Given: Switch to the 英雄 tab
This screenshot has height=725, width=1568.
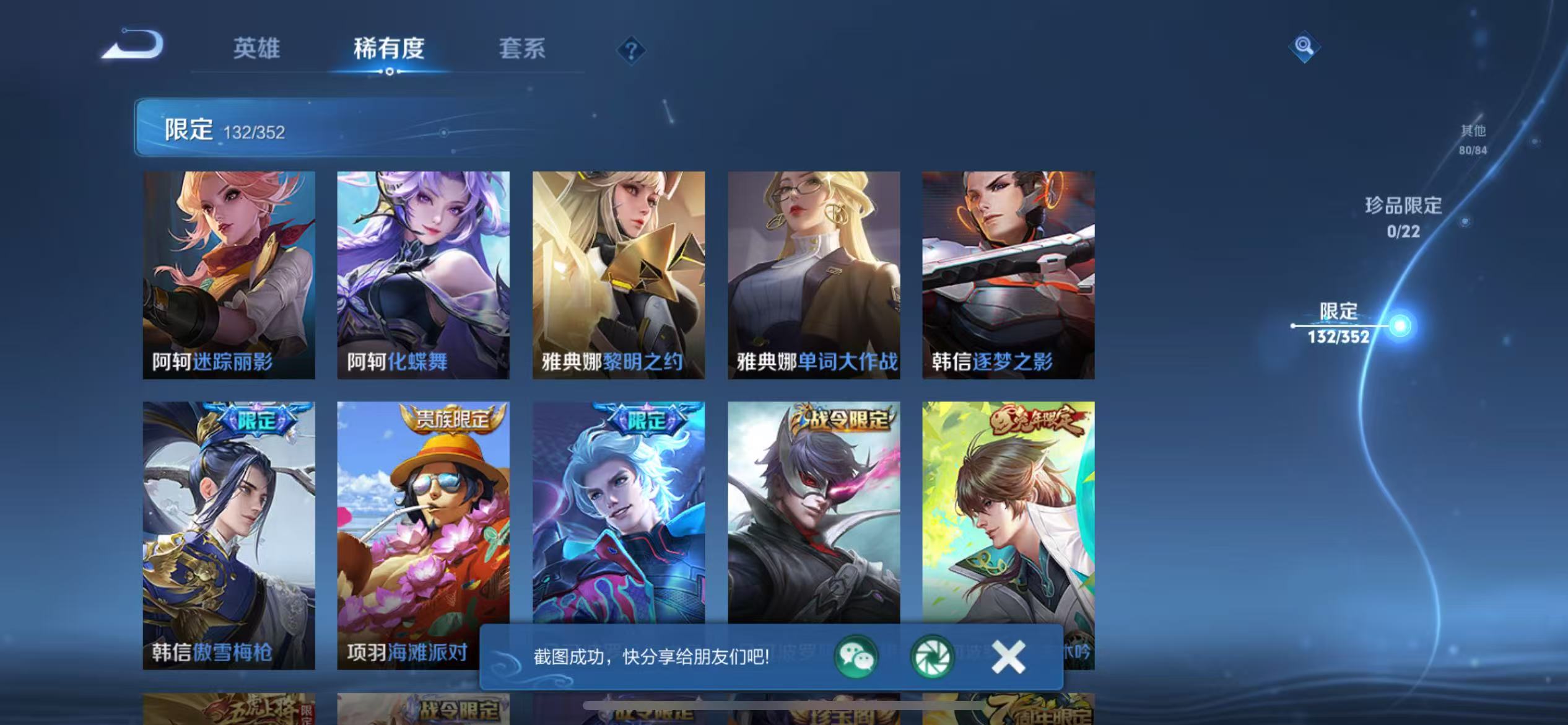Looking at the screenshot, I should (258, 48).
